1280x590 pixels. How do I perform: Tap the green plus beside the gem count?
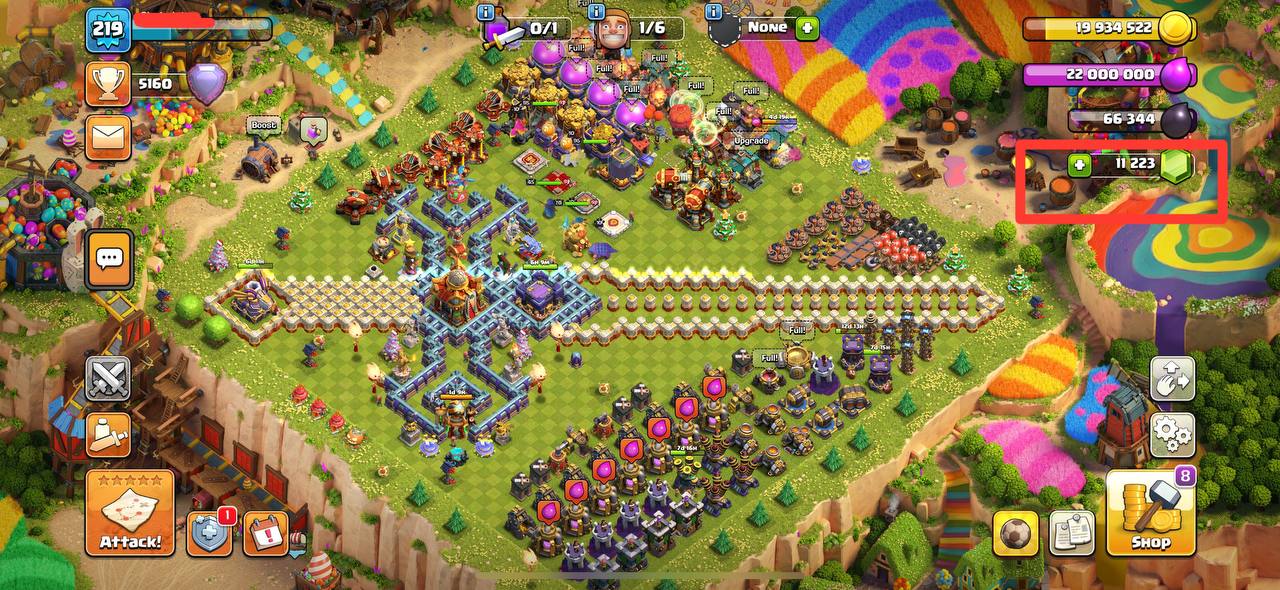click(x=1079, y=165)
